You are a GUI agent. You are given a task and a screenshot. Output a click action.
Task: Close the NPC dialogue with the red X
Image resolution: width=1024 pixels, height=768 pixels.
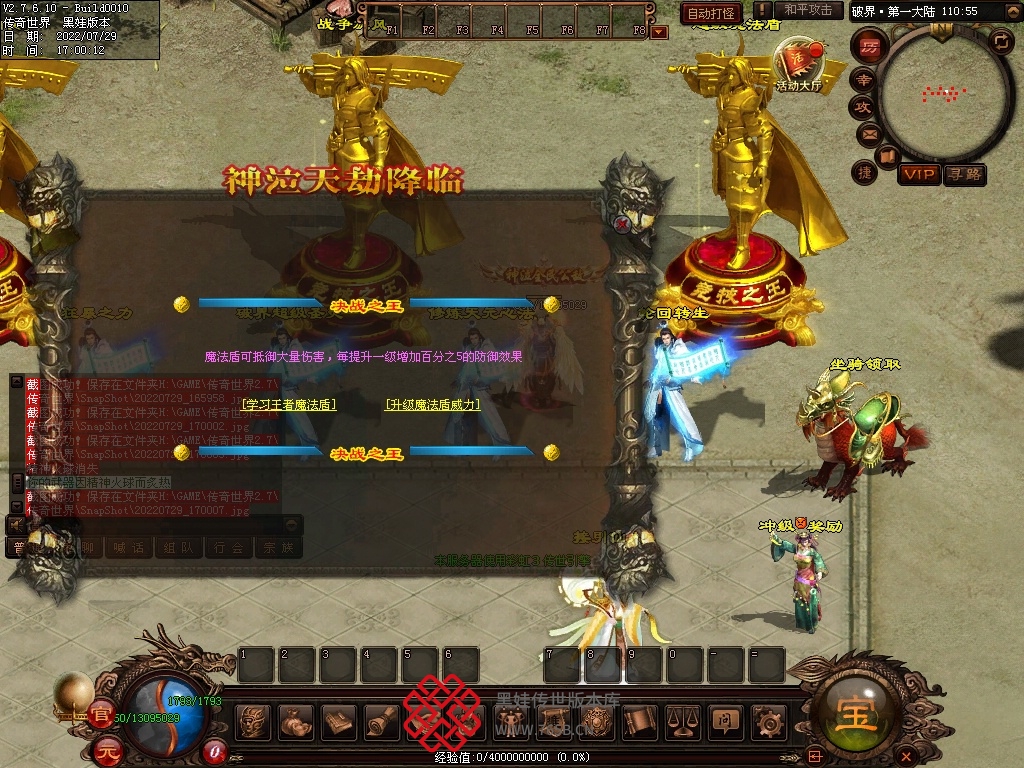point(622,224)
